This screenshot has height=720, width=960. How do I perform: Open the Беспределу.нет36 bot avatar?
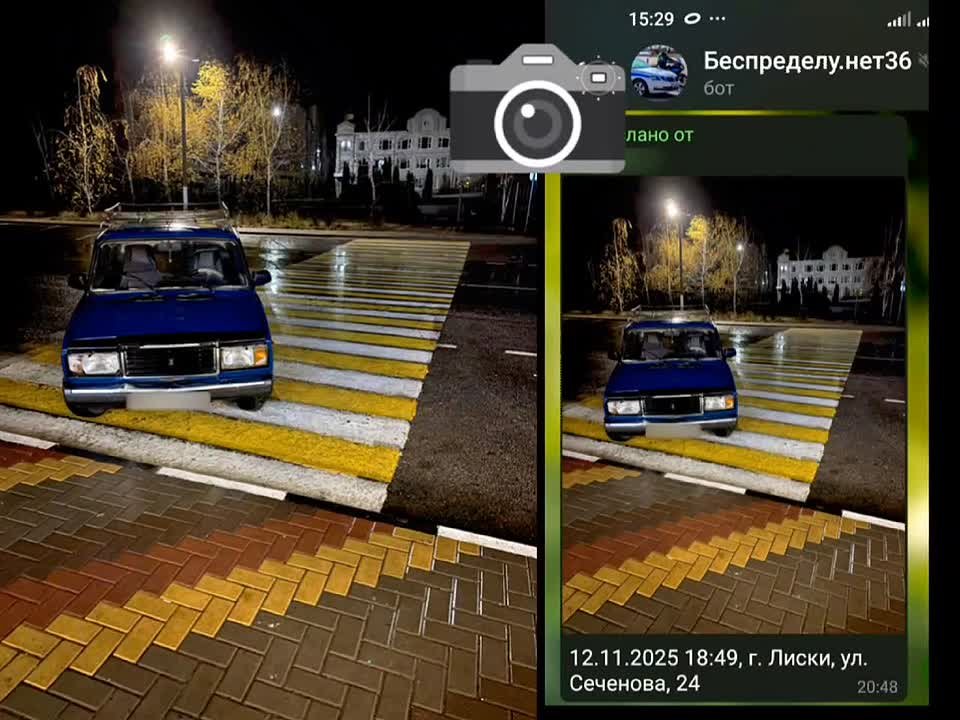click(659, 72)
